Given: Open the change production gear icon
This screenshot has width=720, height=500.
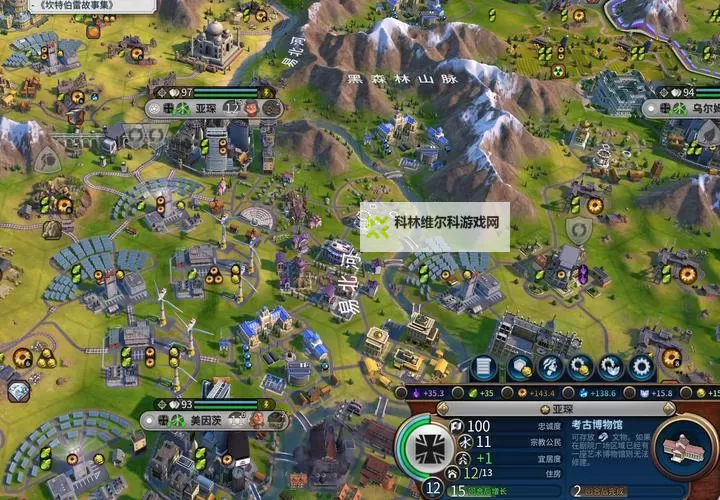Looking at the screenshot, I should click(641, 368).
